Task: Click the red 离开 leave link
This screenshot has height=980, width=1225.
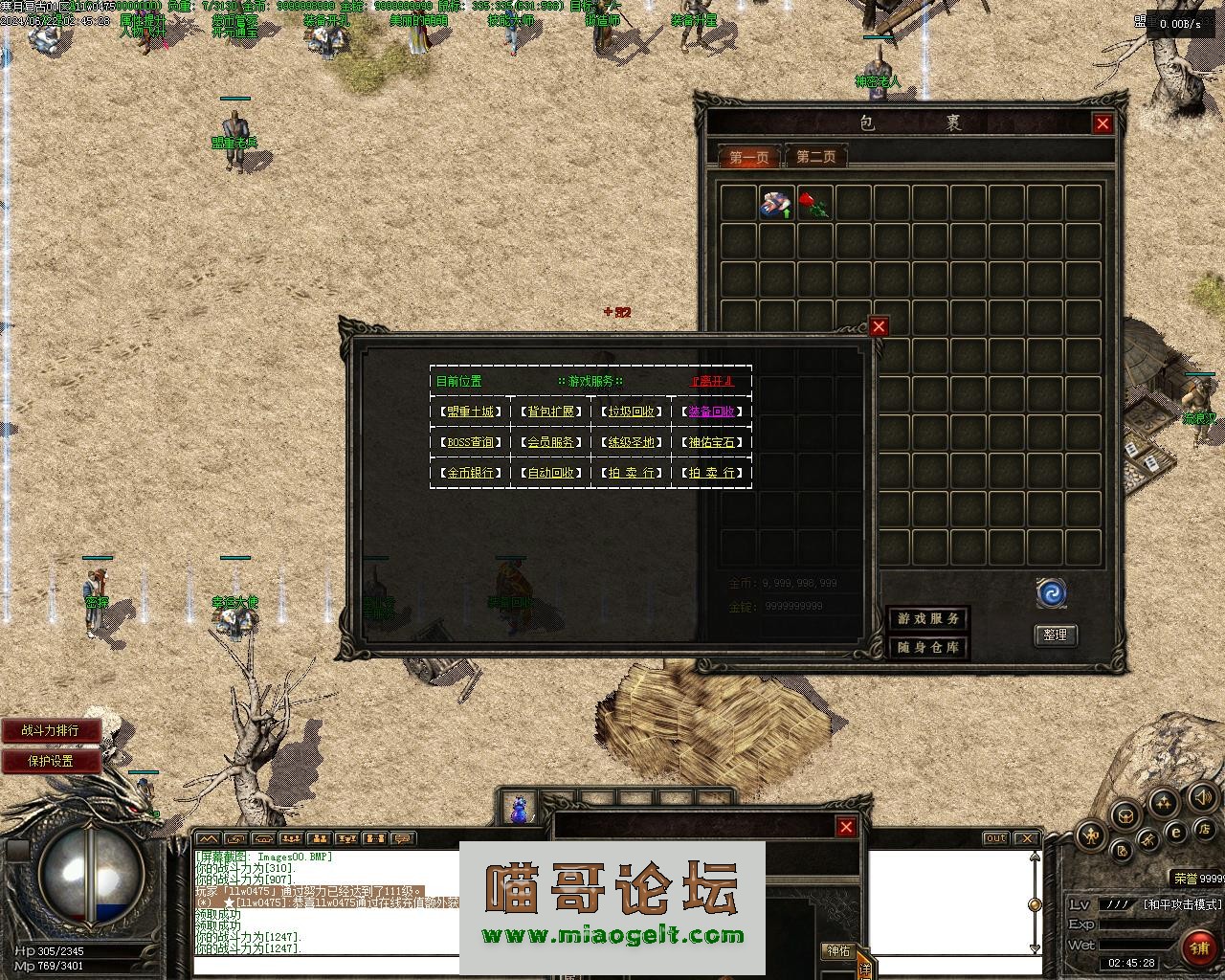Action: pos(711,381)
